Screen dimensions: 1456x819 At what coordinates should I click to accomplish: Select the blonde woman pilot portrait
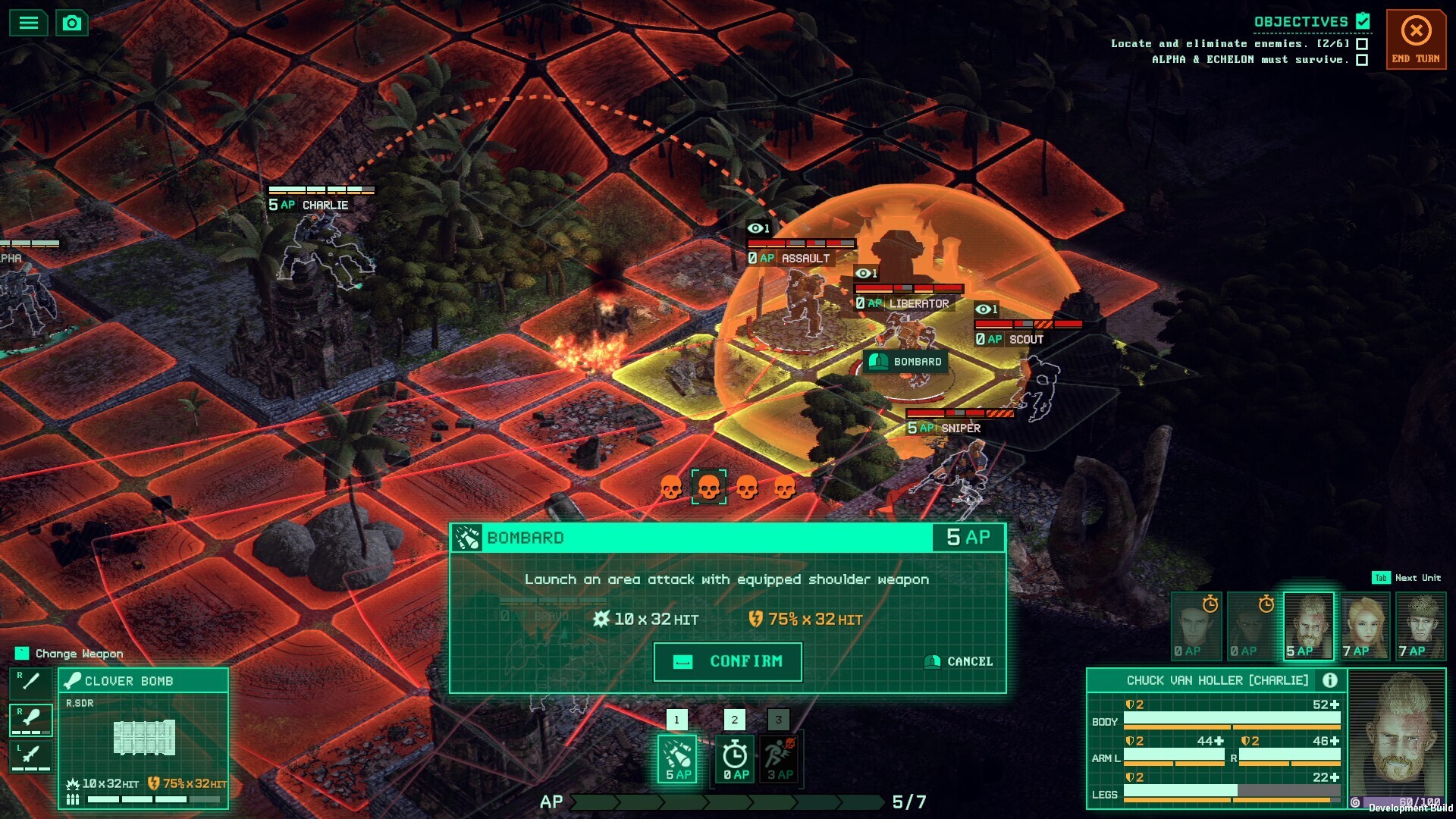(x=1365, y=626)
